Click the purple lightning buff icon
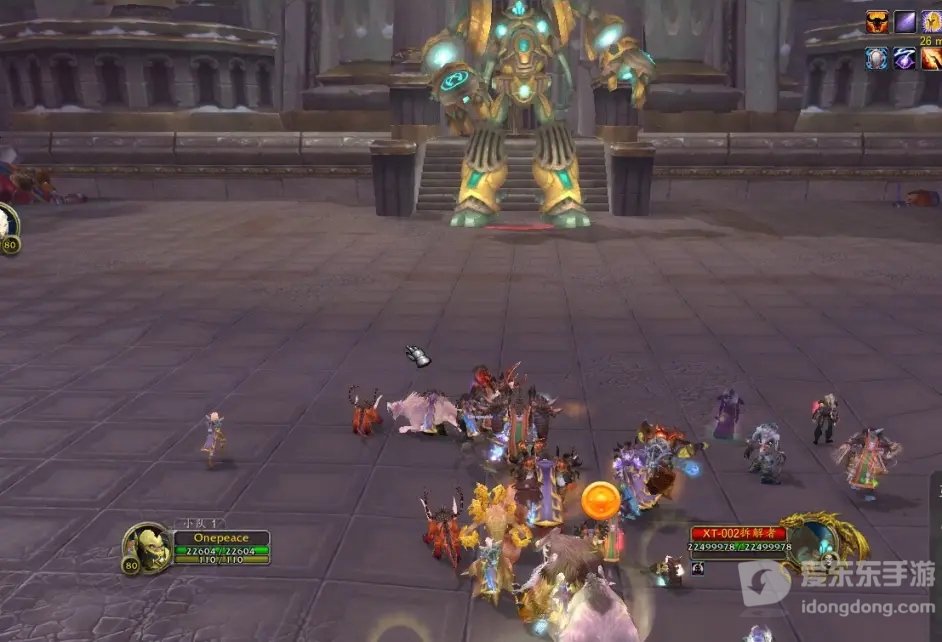This screenshot has width=942, height=642. click(905, 58)
